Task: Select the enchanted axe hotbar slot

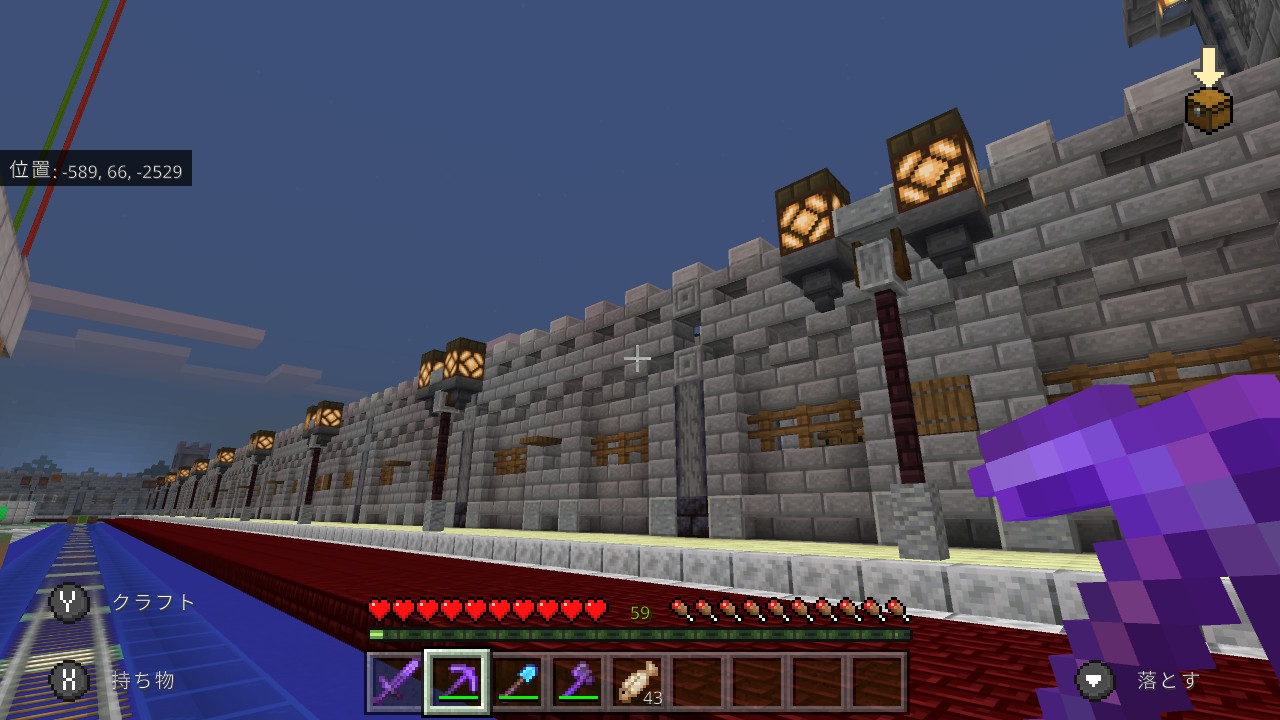Action: (577, 681)
